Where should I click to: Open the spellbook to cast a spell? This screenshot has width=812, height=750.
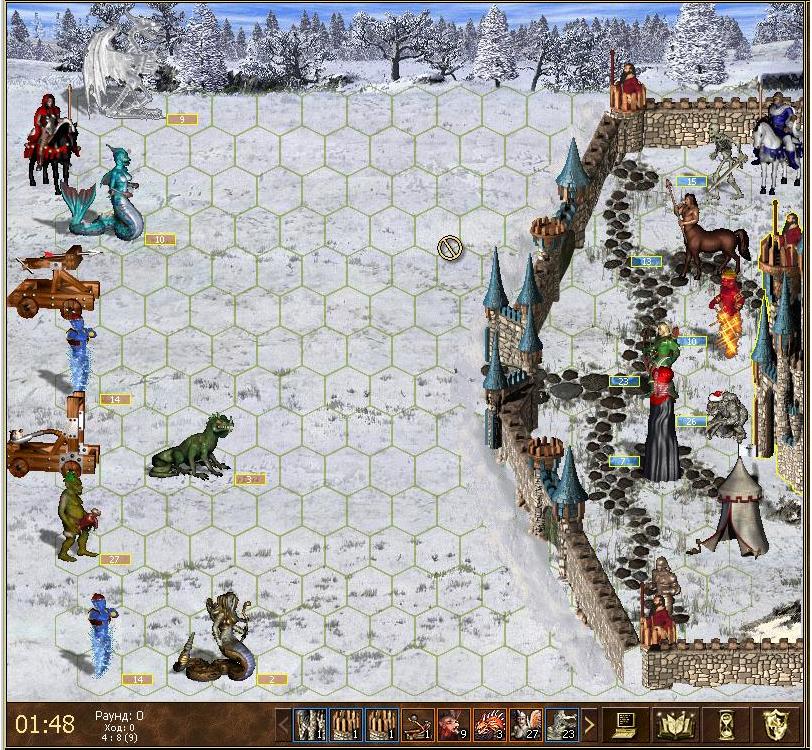click(676, 724)
